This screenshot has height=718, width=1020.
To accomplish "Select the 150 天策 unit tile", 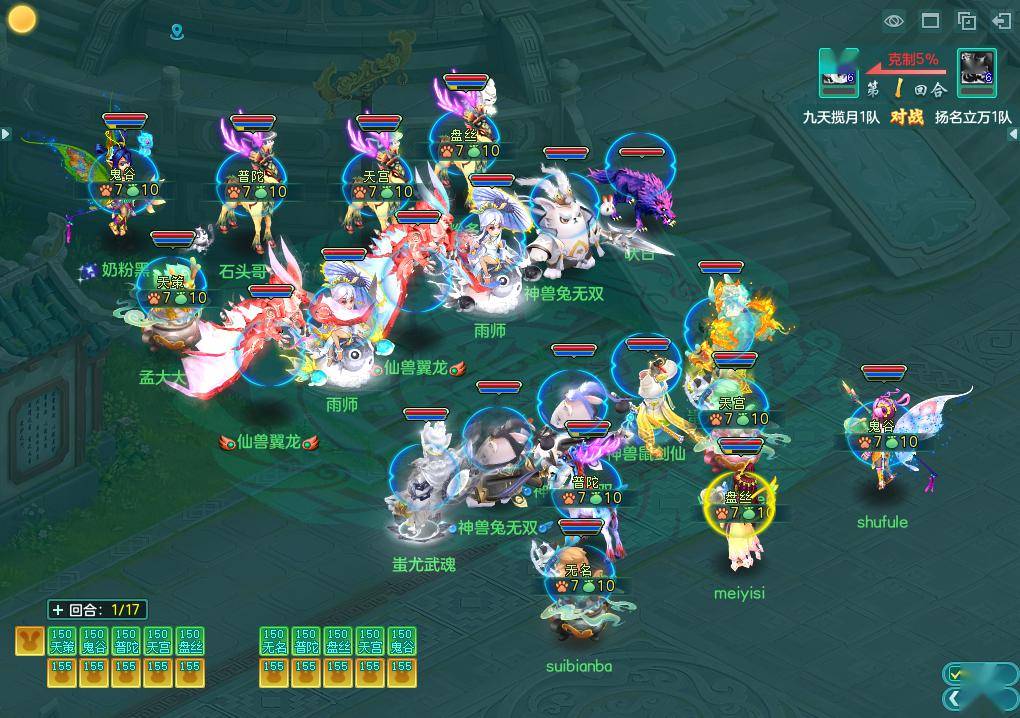I will (x=62, y=641).
